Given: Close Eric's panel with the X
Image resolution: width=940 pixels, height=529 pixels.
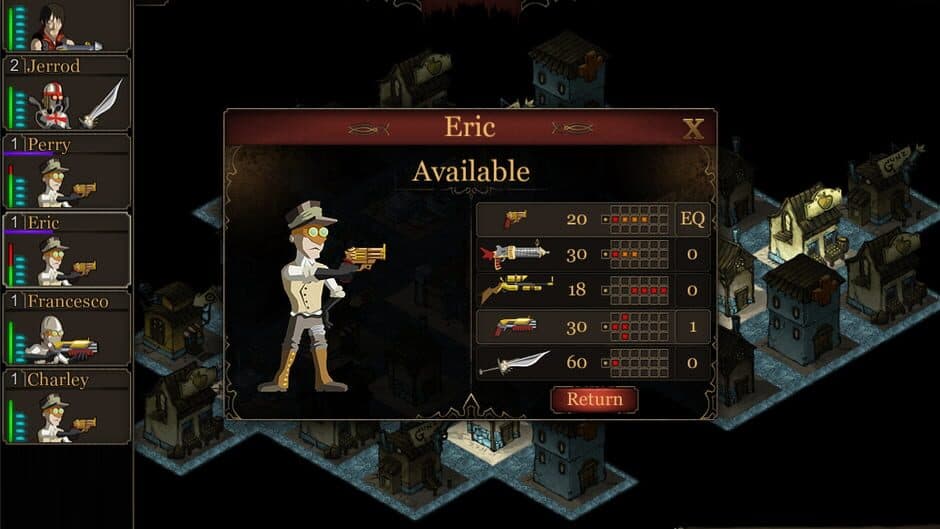Looking at the screenshot, I should (x=693, y=128).
